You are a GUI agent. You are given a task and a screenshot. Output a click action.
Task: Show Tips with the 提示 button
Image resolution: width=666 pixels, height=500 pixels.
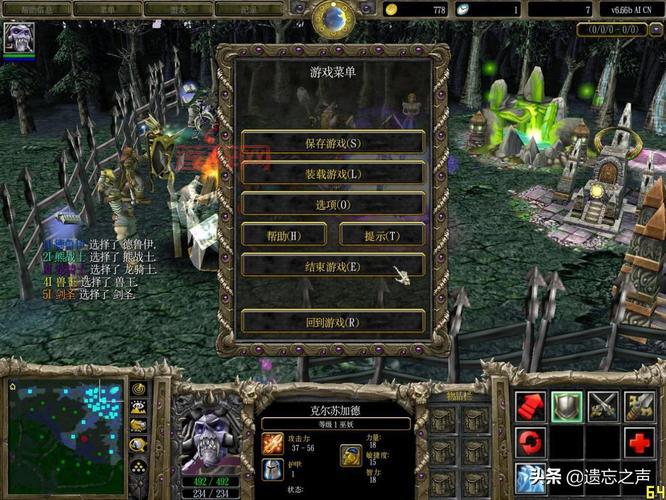[382, 235]
